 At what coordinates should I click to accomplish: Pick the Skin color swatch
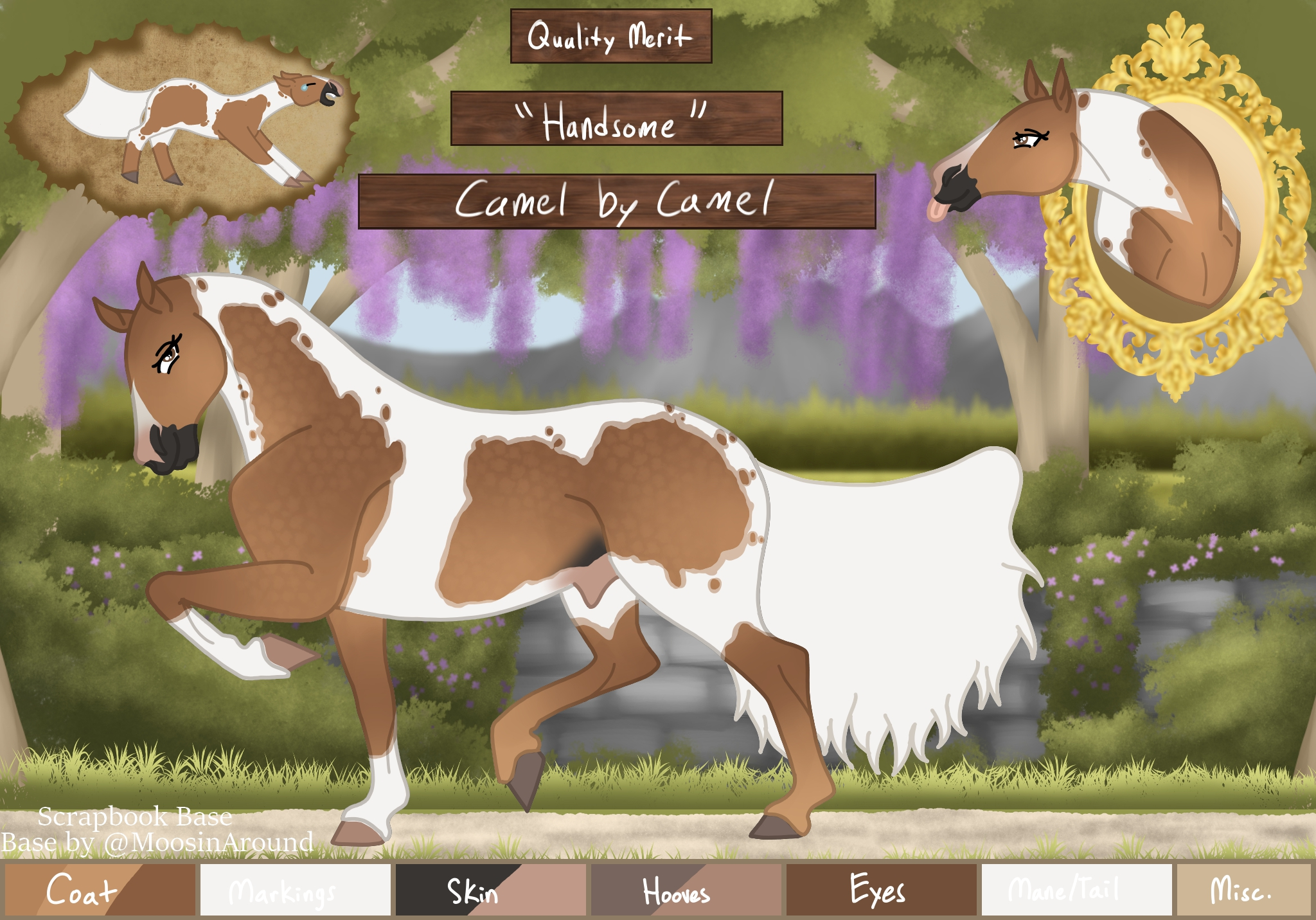coord(490,890)
